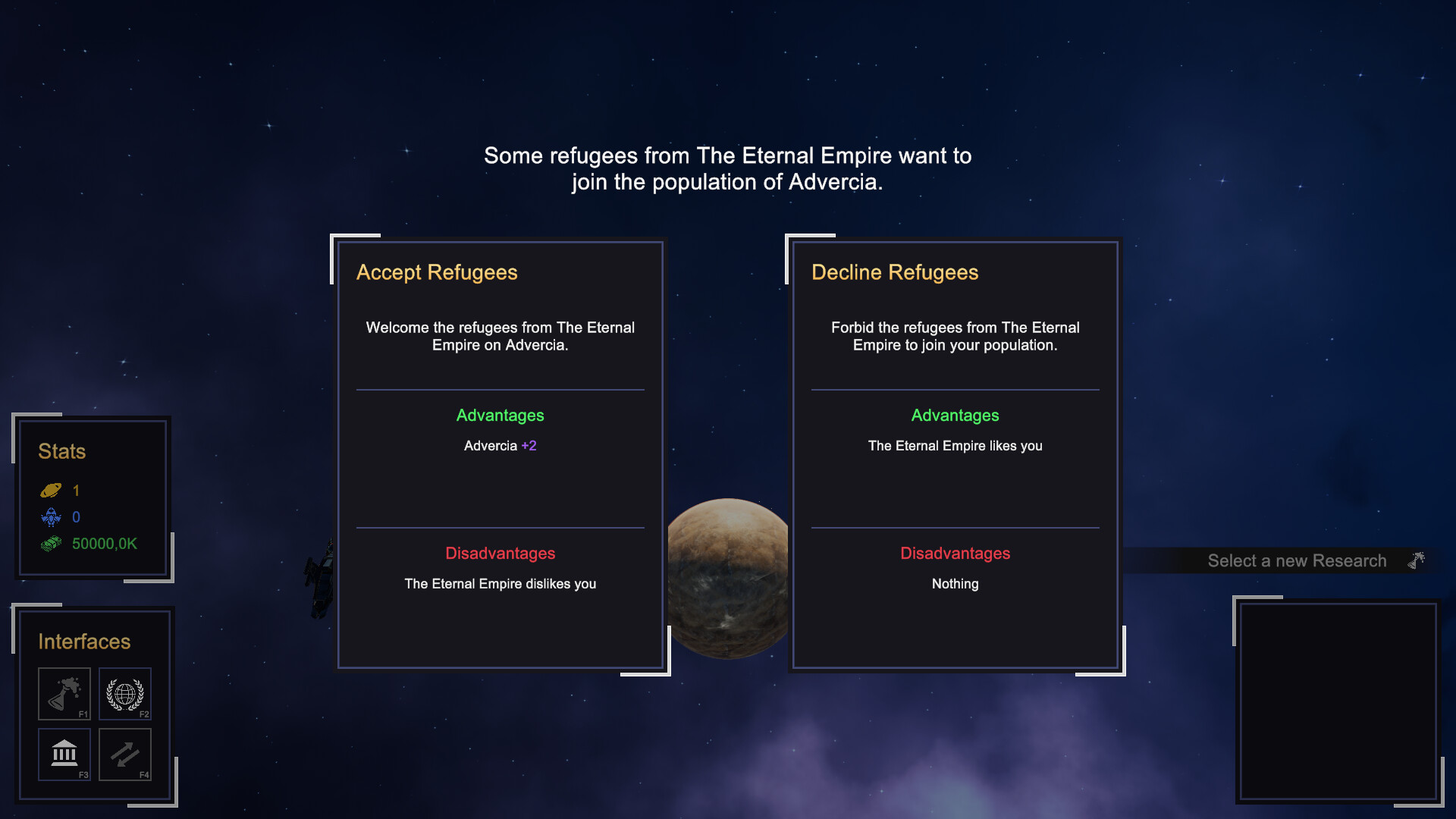The image size is (1456, 819).
Task: Click the Advercia +2 advantage text
Action: pyautogui.click(x=500, y=445)
